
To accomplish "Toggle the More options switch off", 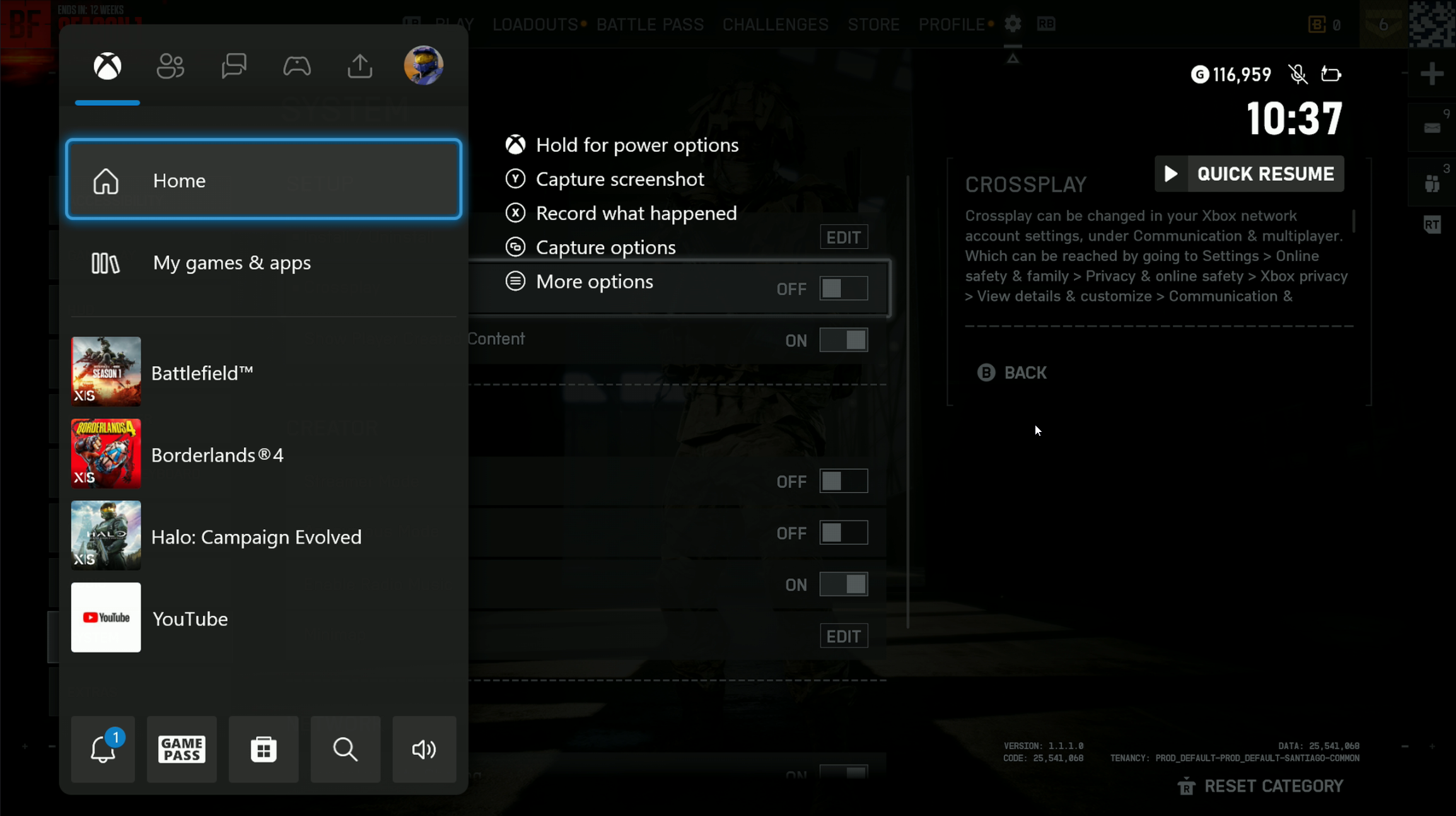I will click(843, 288).
